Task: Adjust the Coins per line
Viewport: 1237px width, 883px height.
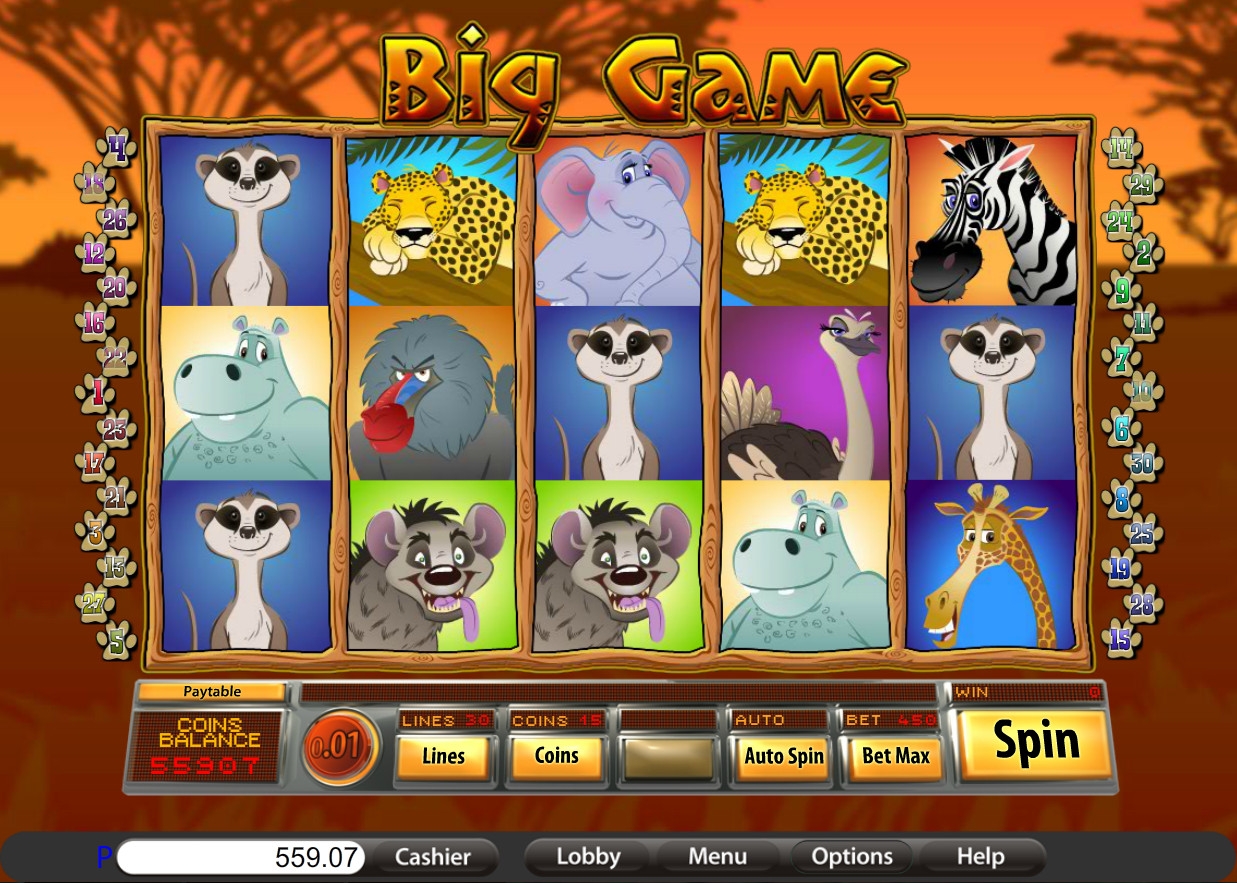Action: point(556,757)
